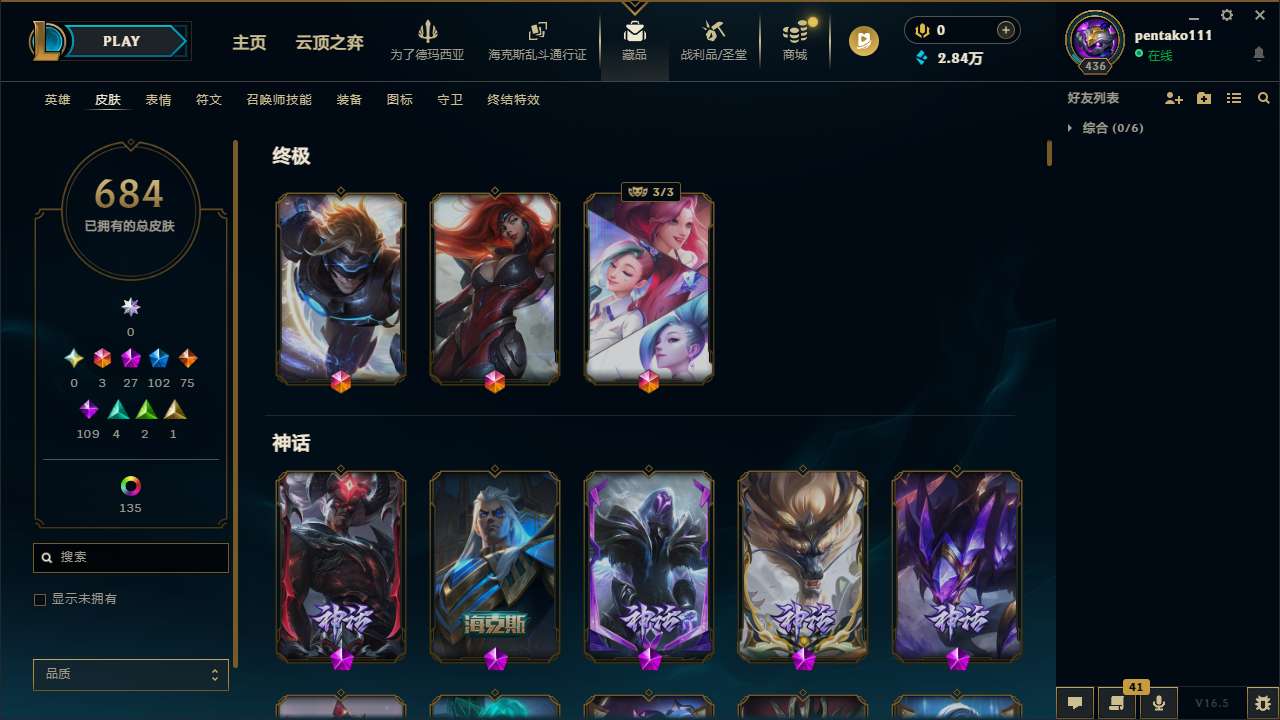This screenshot has height=720, width=1280.
Task: Enable the 显示未拥有 checkbox
Action: click(40, 599)
